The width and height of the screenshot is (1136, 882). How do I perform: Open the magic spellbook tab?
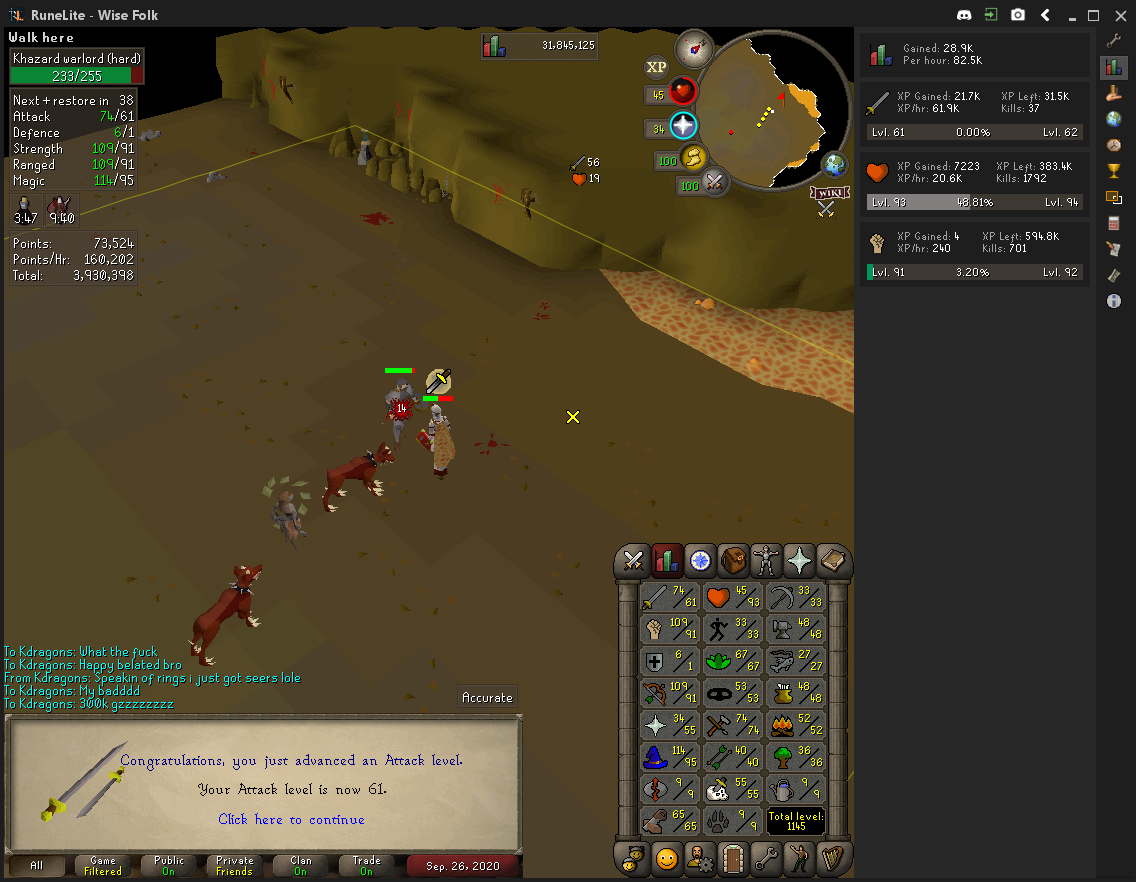832,561
